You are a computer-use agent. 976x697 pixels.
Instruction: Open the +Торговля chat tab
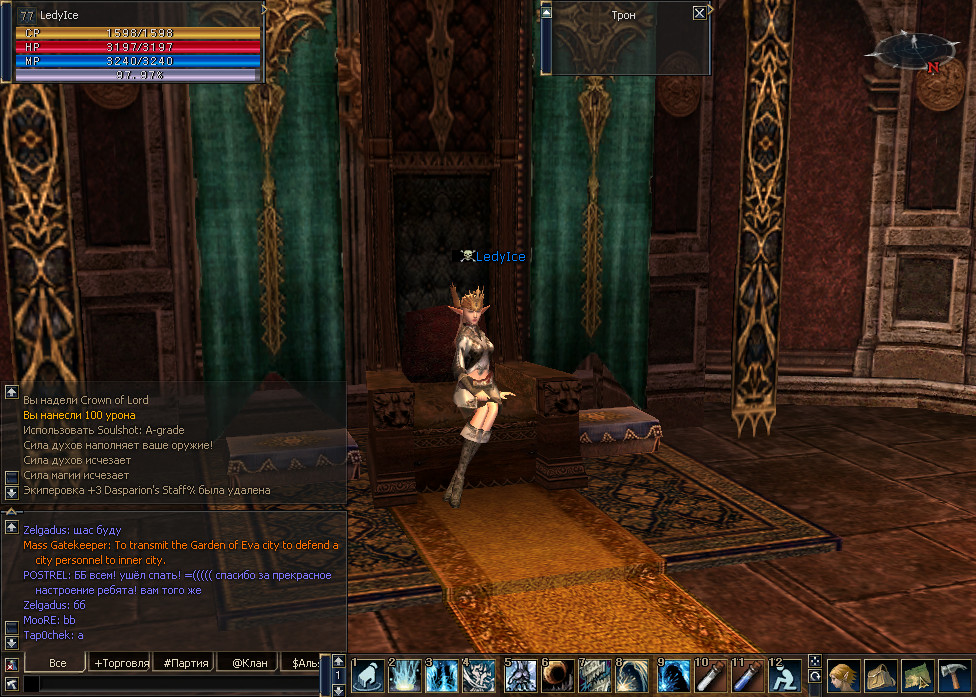(121, 663)
